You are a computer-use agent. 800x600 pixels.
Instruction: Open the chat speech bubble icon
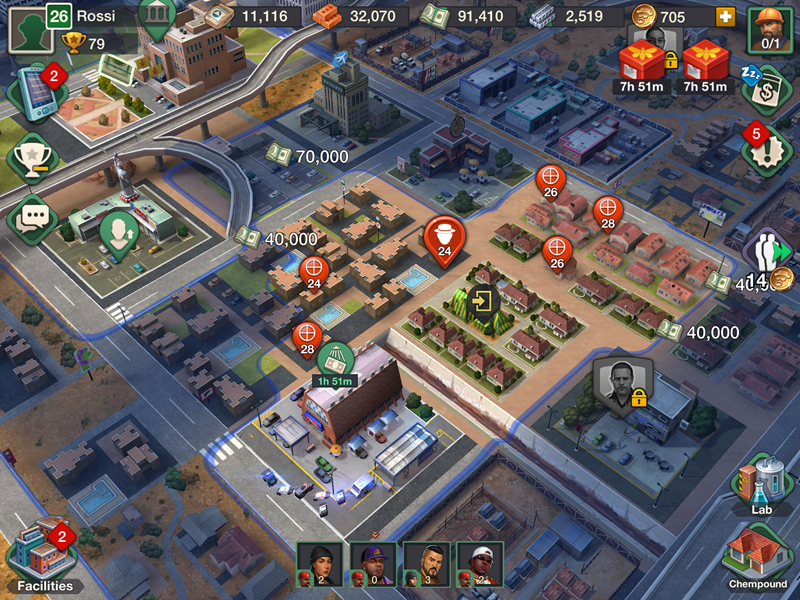tap(34, 217)
